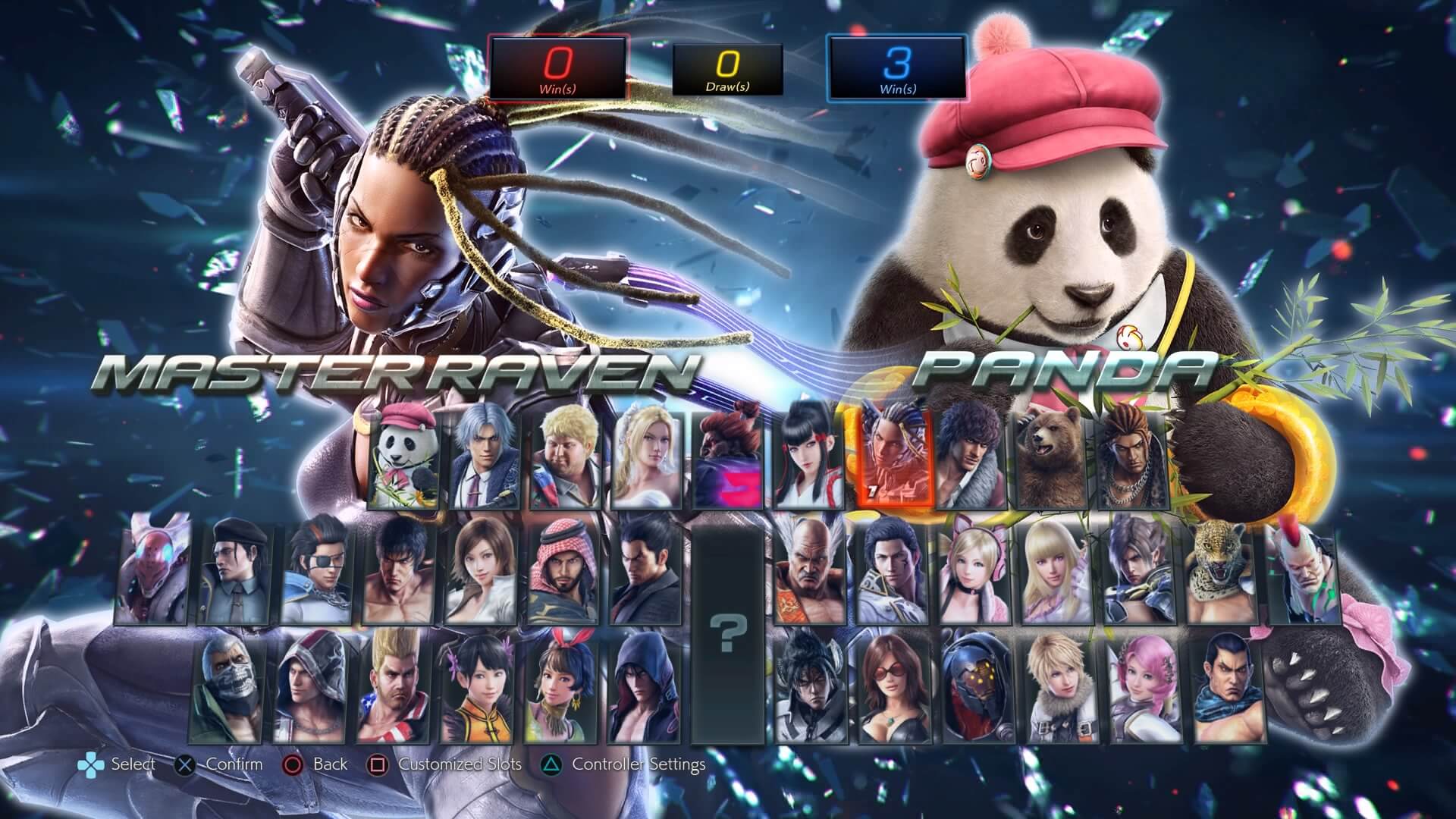
Task: Click the highlighted orange Master Raven tile
Action: click(x=890, y=457)
